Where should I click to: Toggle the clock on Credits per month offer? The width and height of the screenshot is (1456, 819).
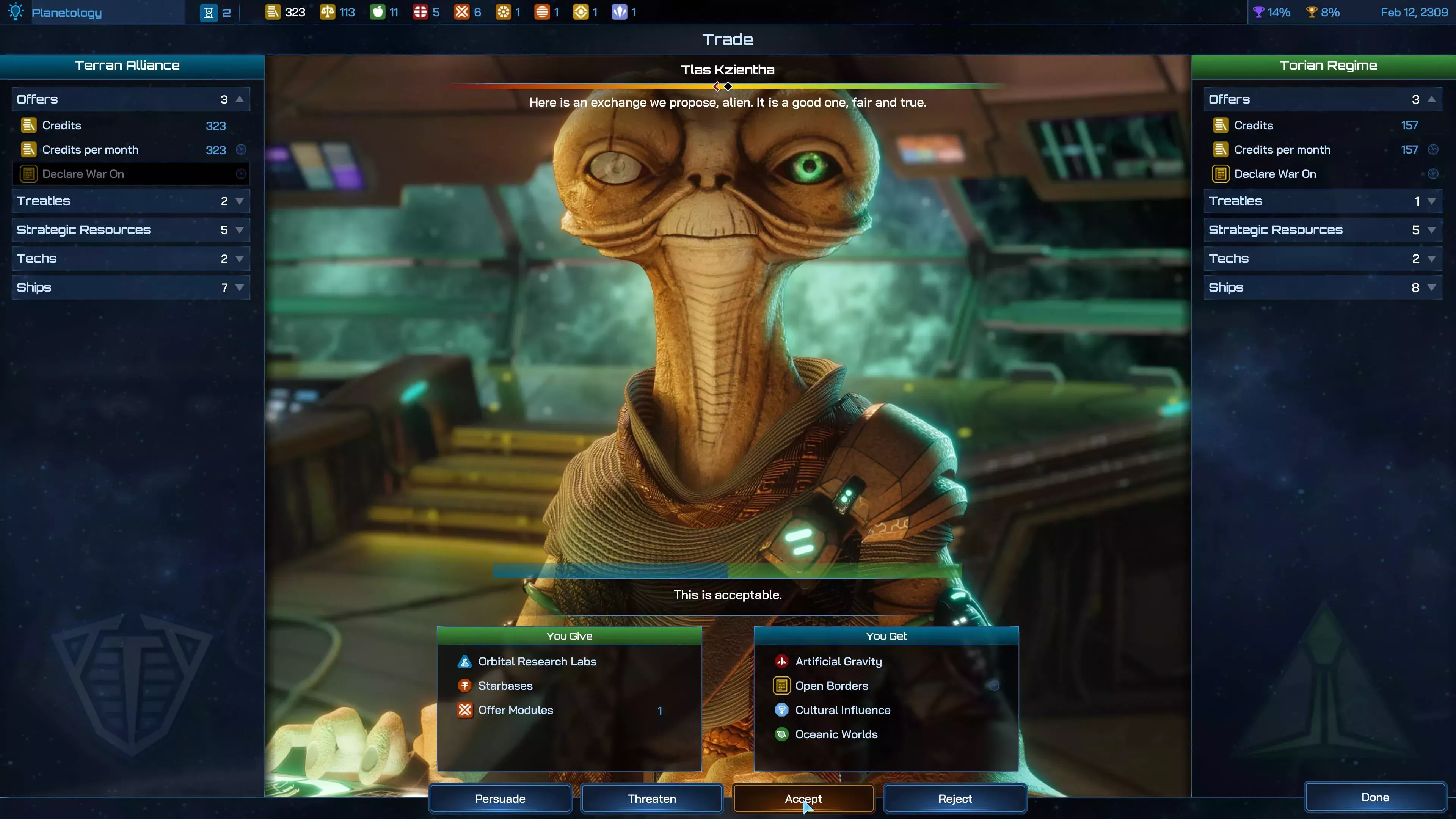[242, 150]
